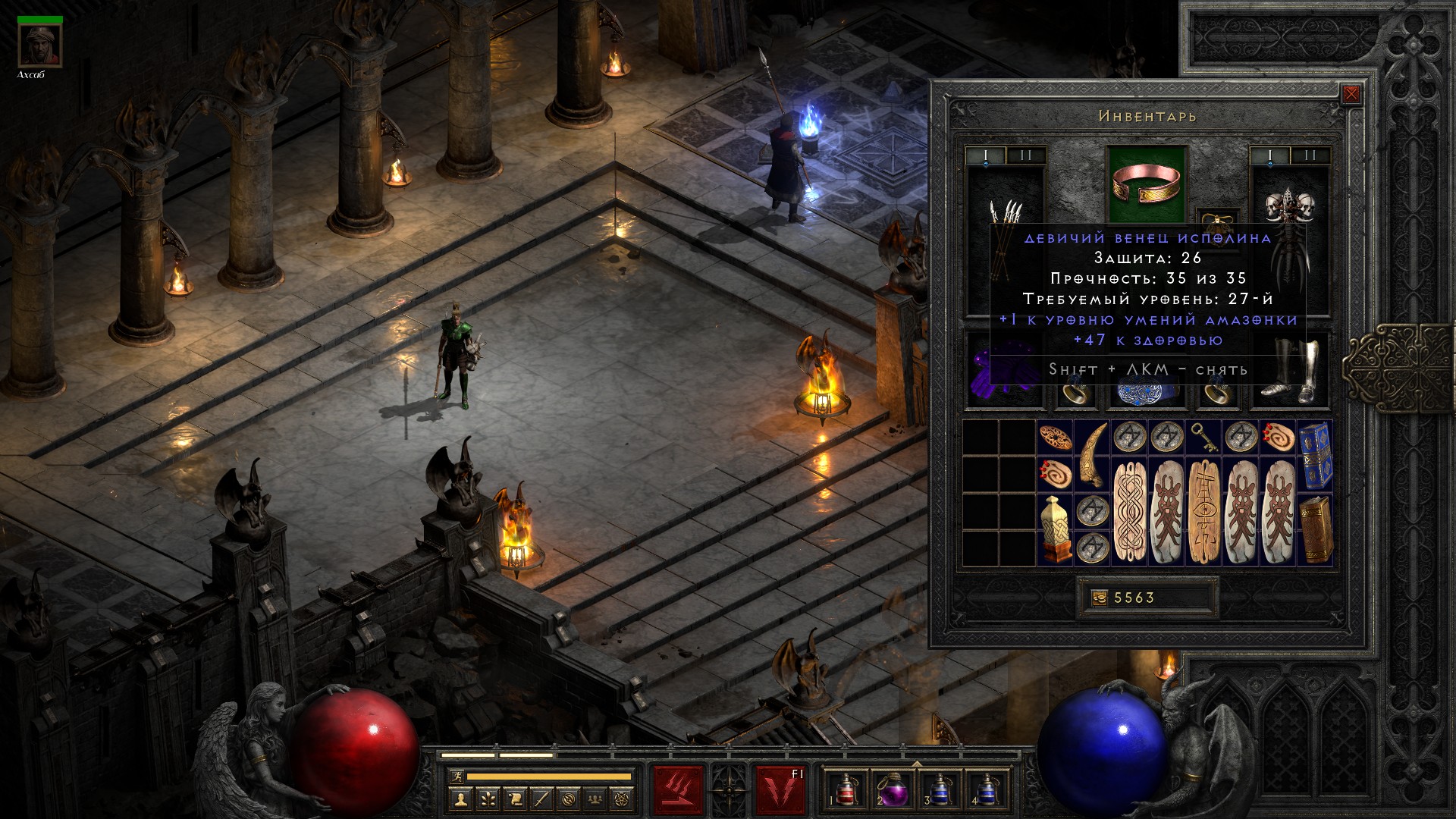Open the pentagram game menu button

pyautogui.click(x=623, y=799)
